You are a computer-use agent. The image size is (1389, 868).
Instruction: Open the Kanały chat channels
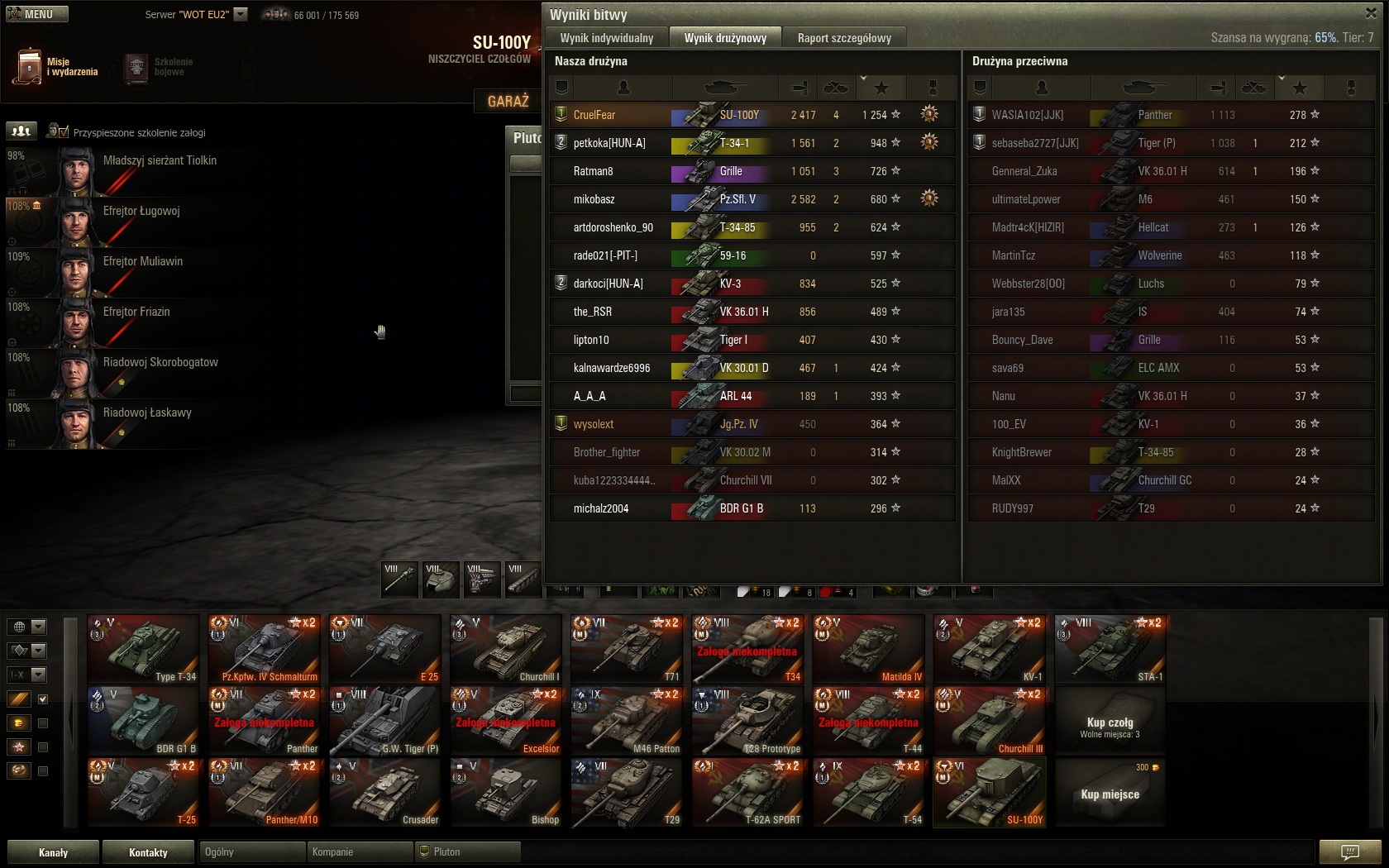pyautogui.click(x=53, y=852)
